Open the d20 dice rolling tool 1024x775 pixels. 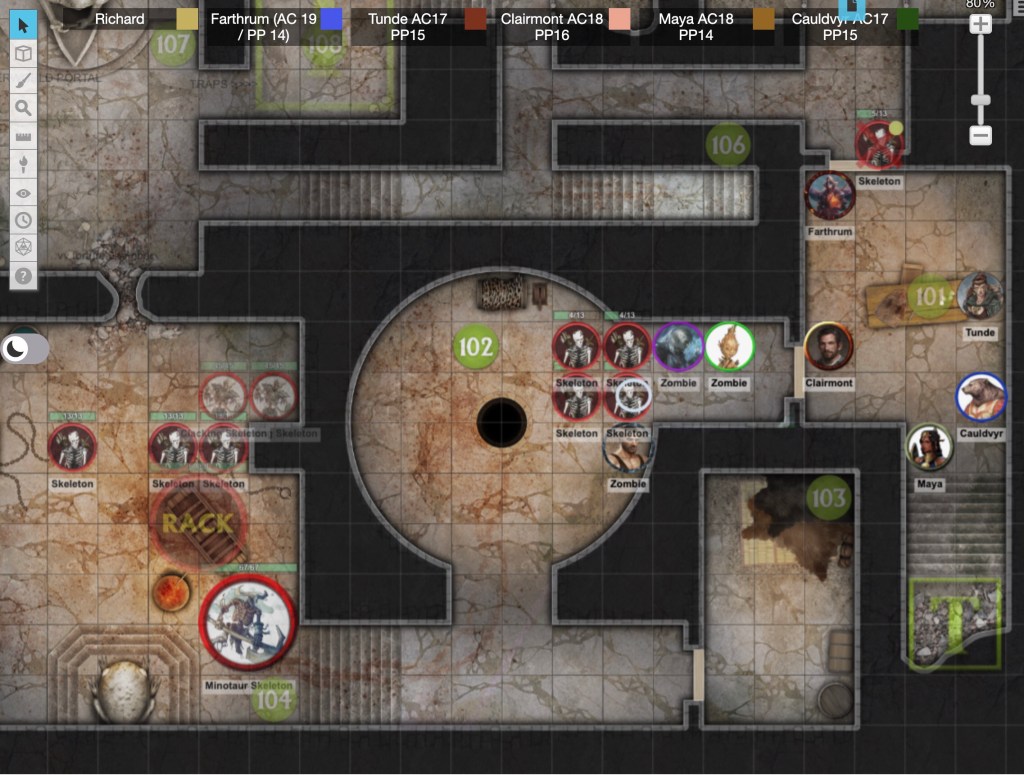click(23, 247)
